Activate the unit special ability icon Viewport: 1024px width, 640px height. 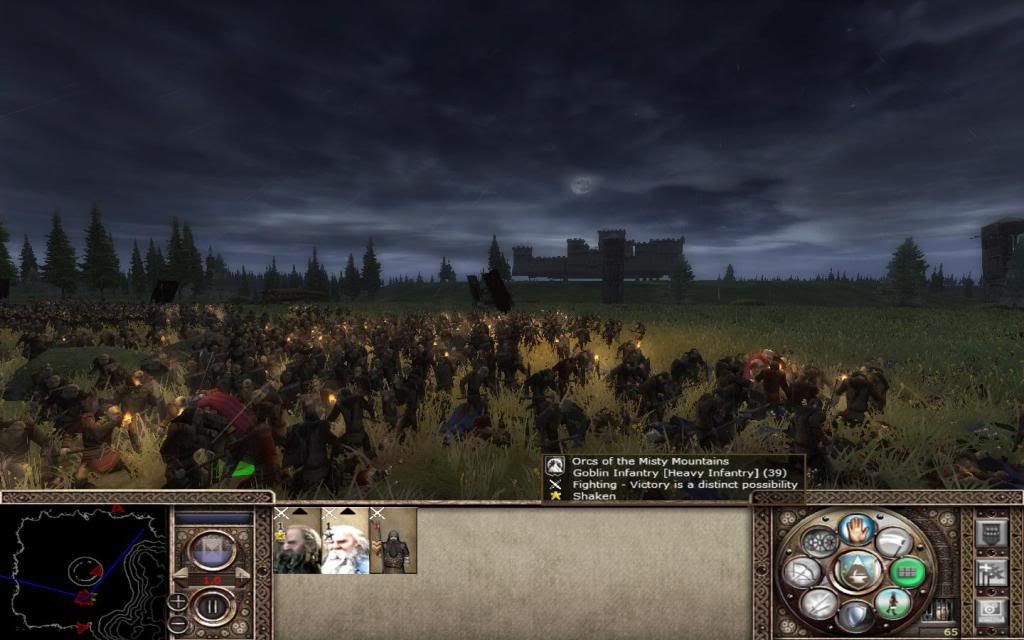click(819, 543)
